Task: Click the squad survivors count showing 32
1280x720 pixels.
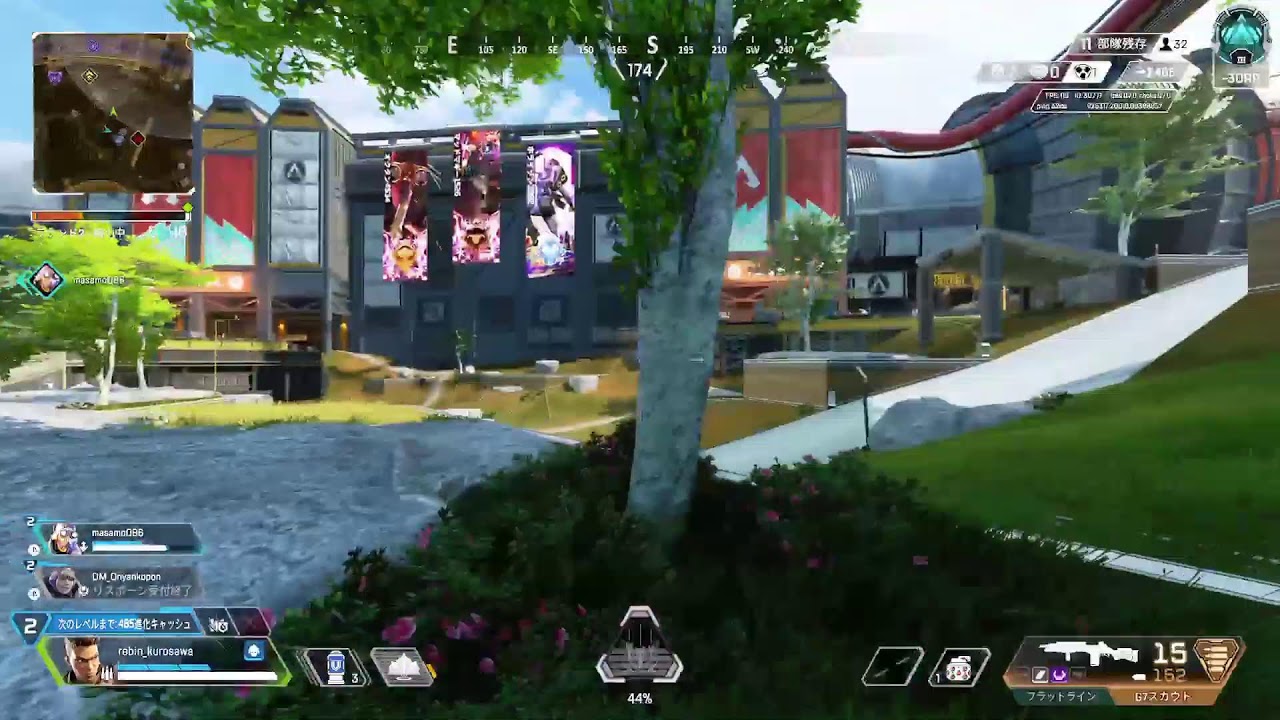Action: click(1174, 44)
